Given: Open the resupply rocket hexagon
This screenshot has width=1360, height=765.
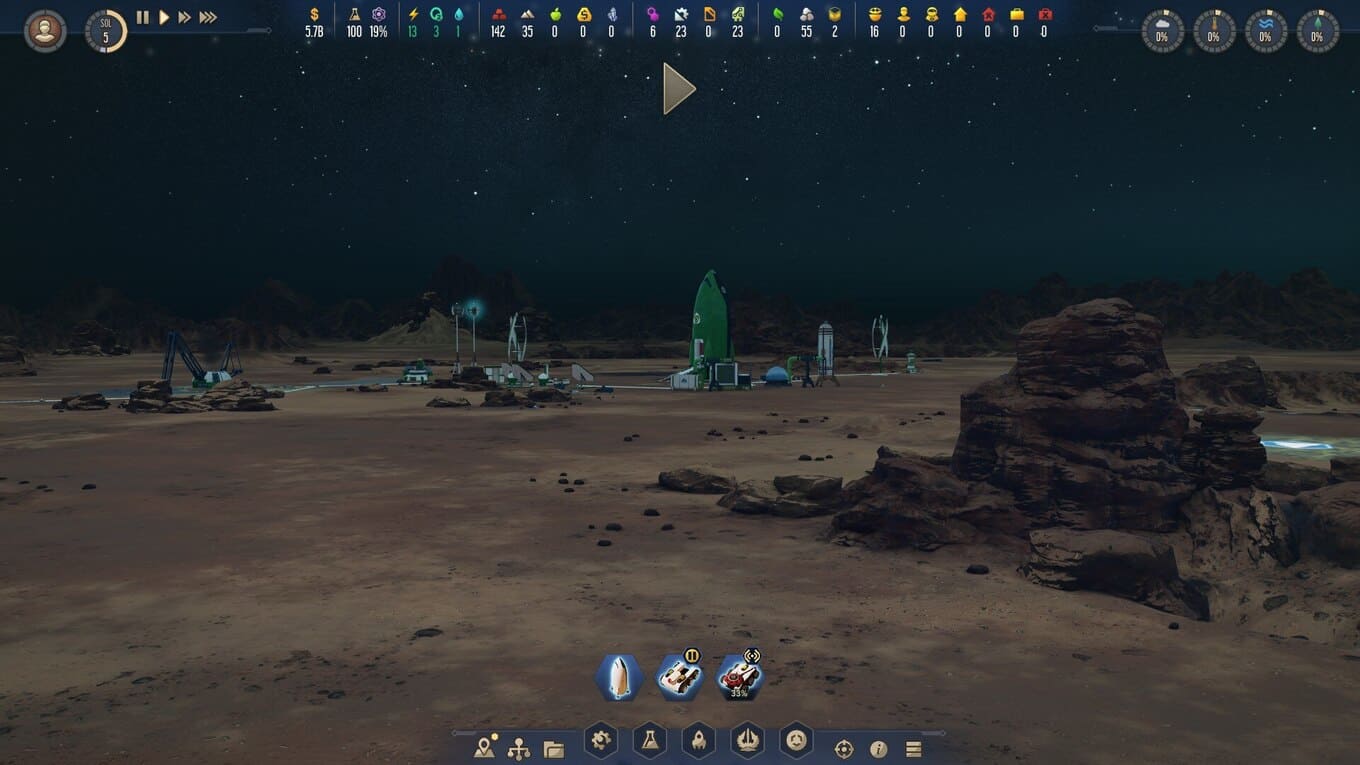Looking at the screenshot, I should click(698, 741).
